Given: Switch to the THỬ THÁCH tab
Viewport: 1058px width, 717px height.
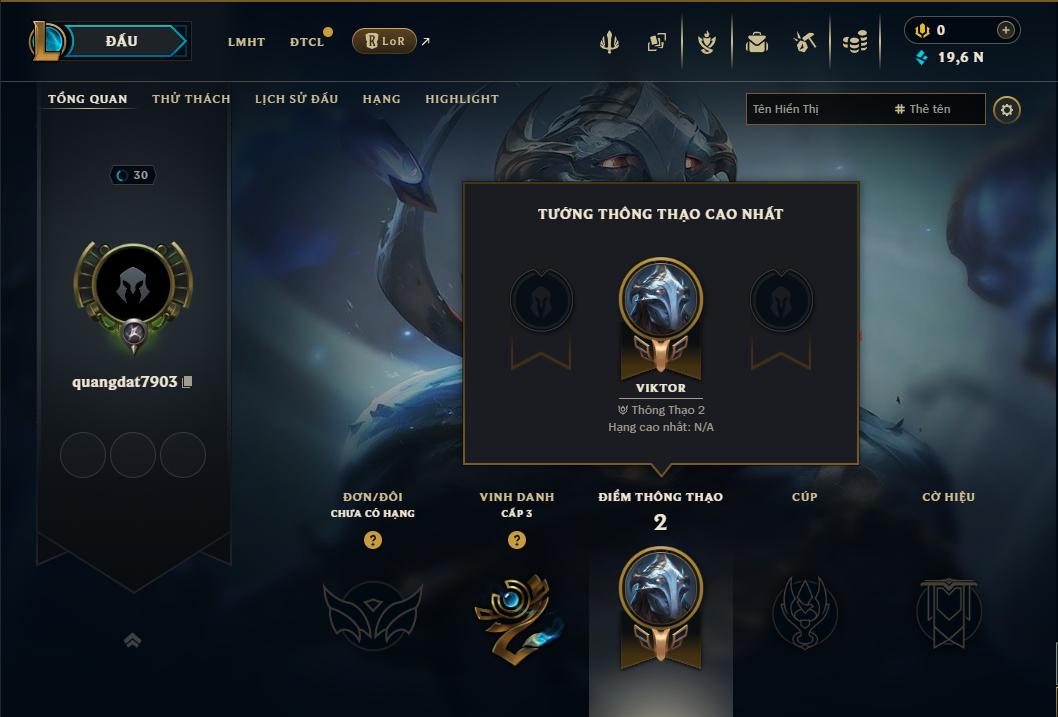Looking at the screenshot, I should 191,99.
